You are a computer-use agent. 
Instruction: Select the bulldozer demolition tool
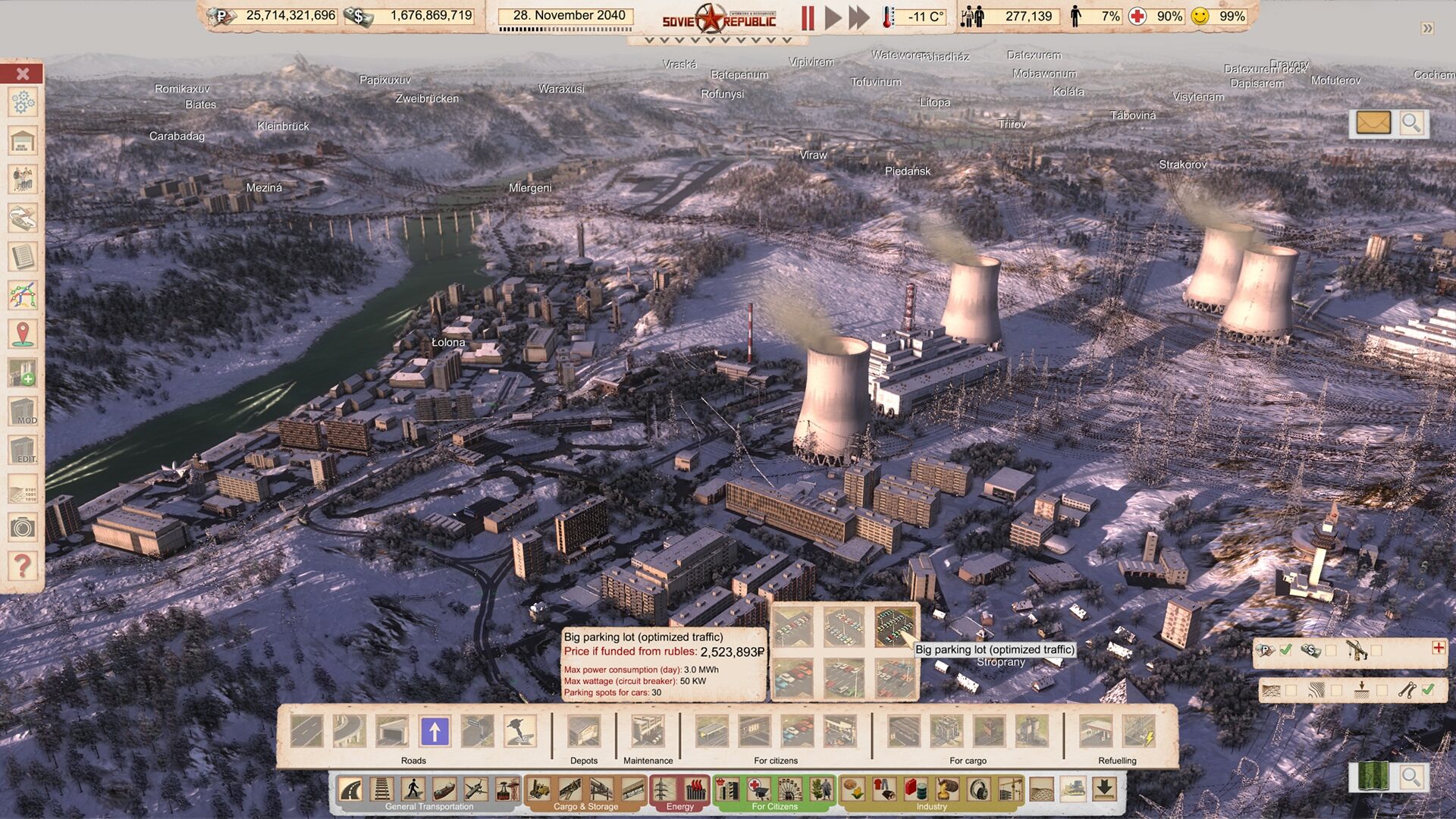(1073, 789)
